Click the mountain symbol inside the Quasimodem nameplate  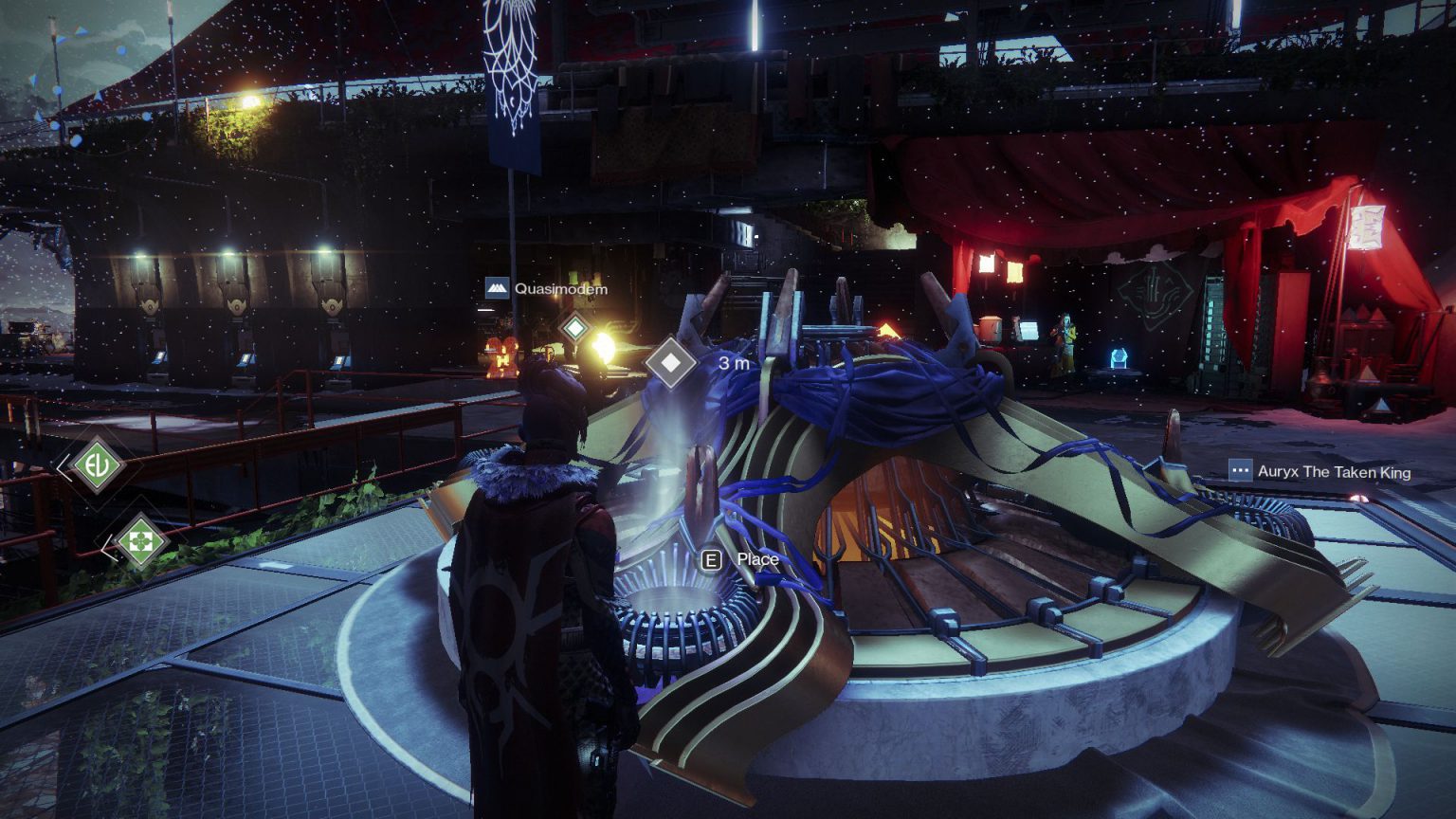coord(500,287)
